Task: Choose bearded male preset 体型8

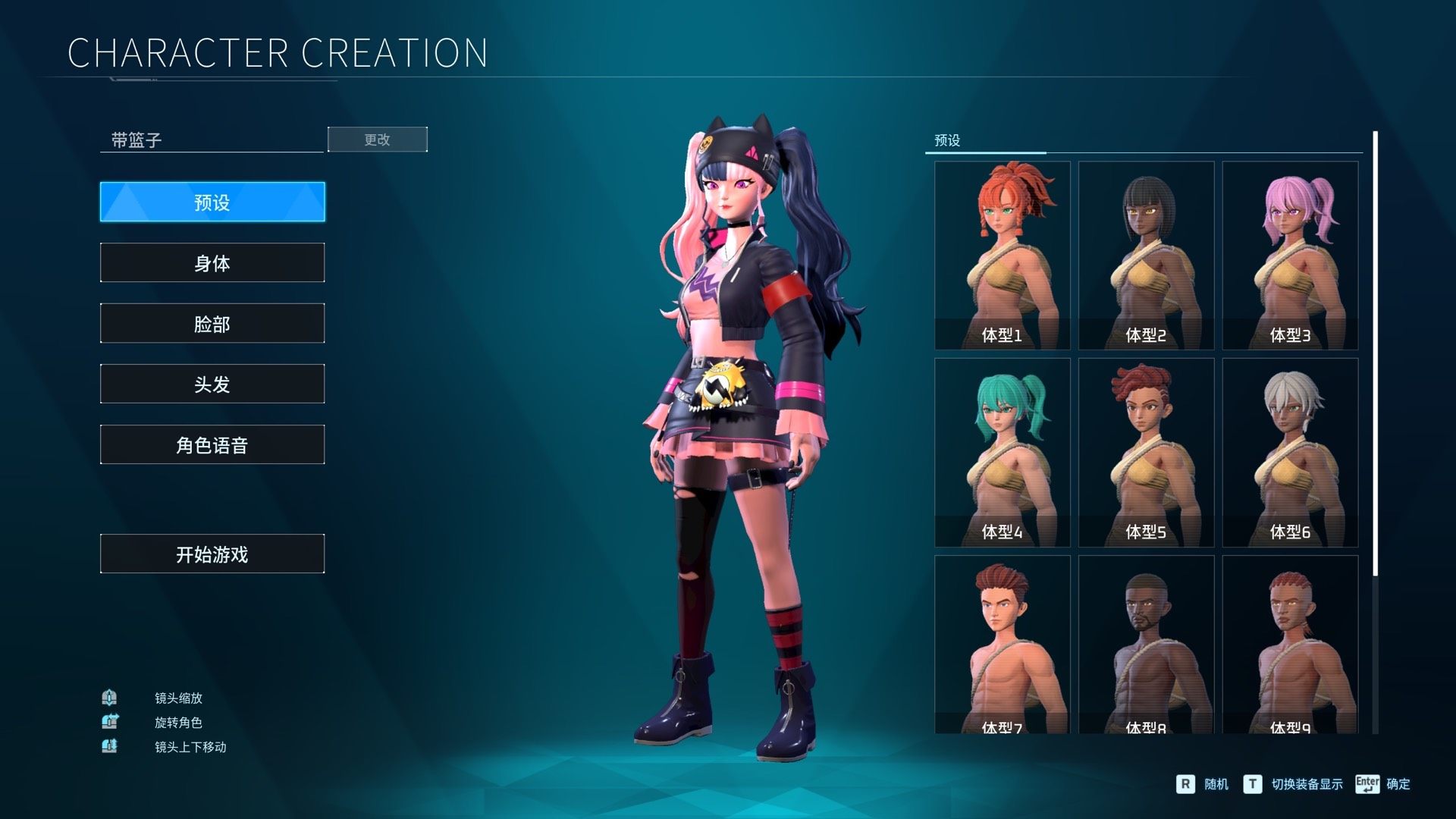Action: [1146, 645]
